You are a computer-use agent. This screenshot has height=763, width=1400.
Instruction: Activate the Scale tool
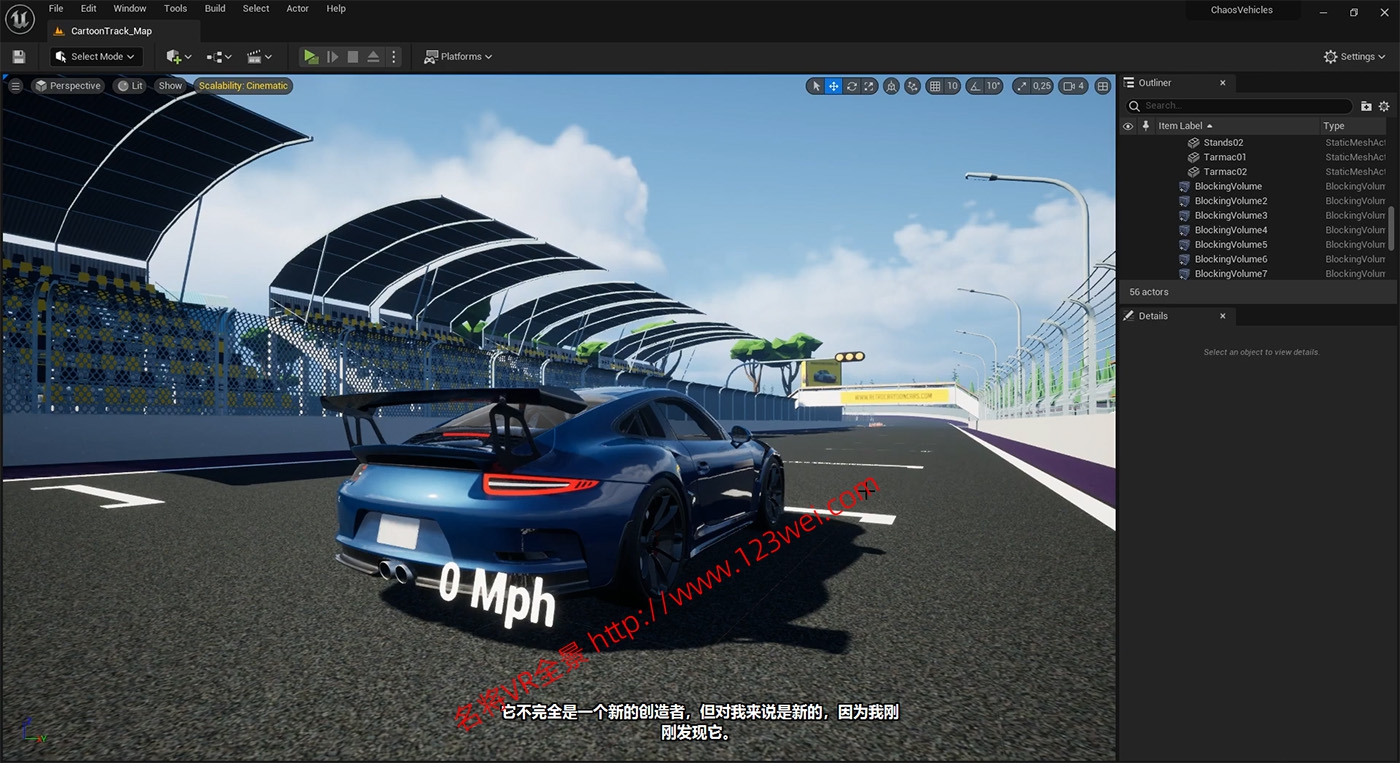[x=870, y=86]
